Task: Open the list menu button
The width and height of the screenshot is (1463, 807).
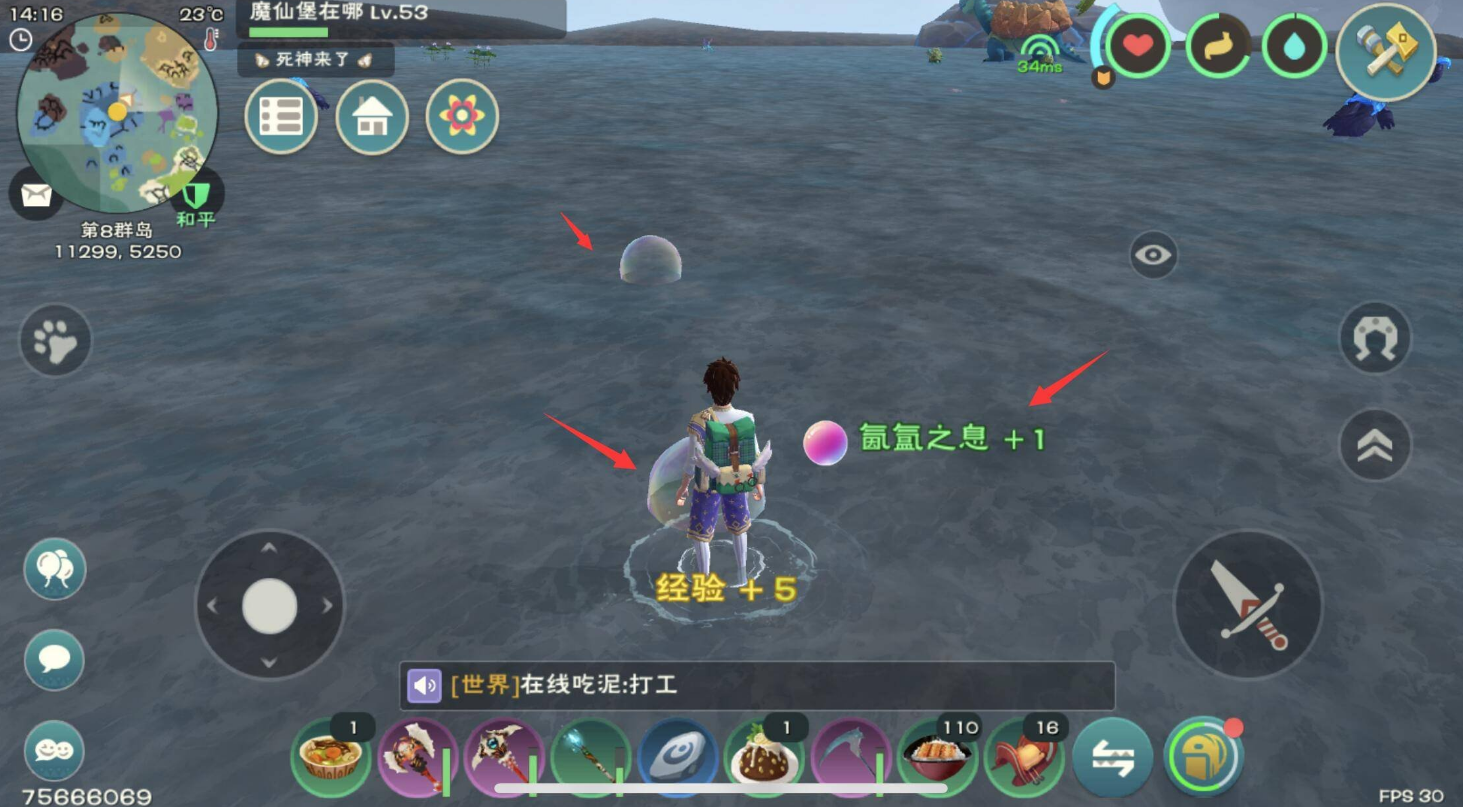Action: [281, 117]
